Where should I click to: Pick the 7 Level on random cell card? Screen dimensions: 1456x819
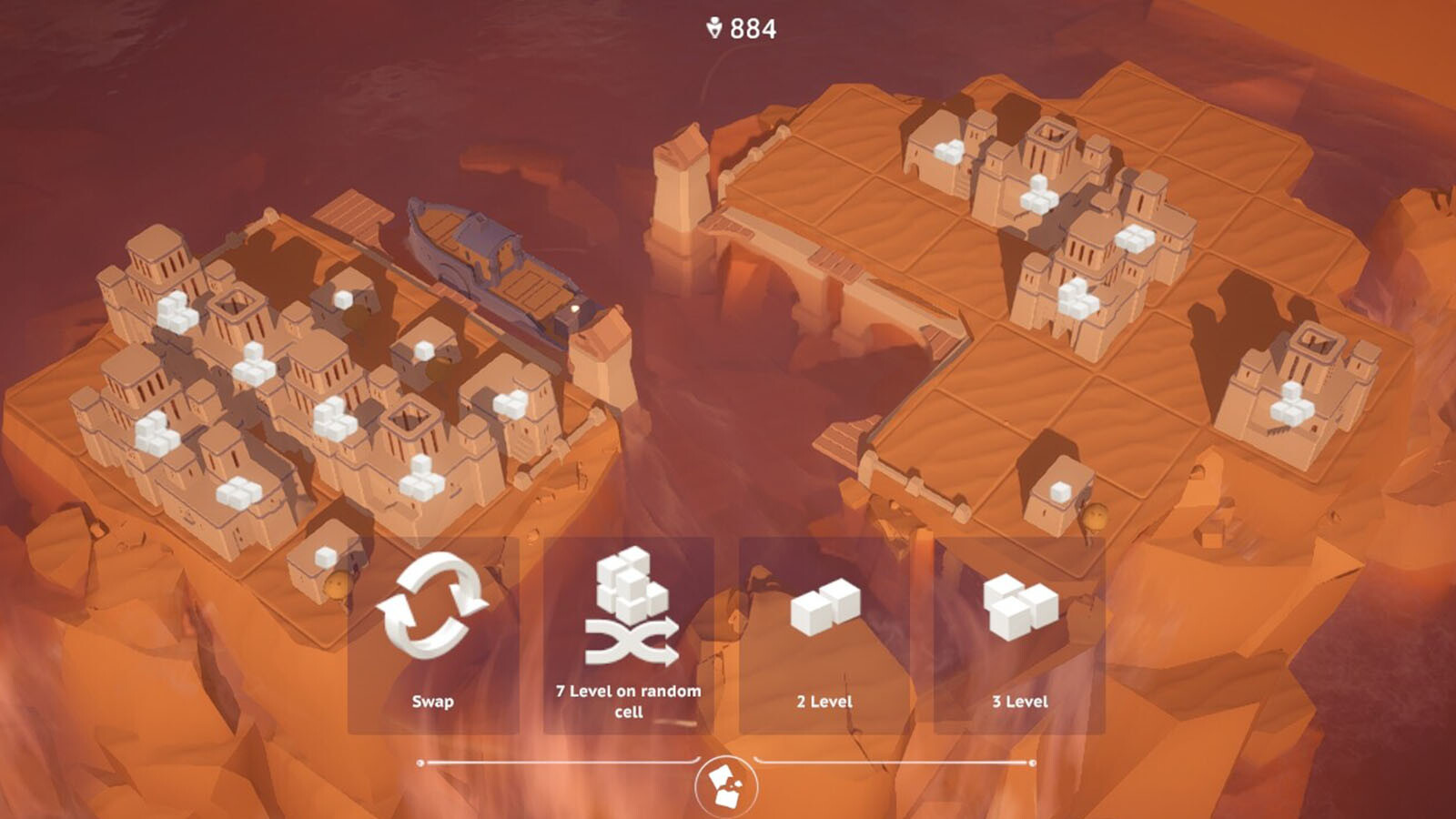tap(629, 635)
